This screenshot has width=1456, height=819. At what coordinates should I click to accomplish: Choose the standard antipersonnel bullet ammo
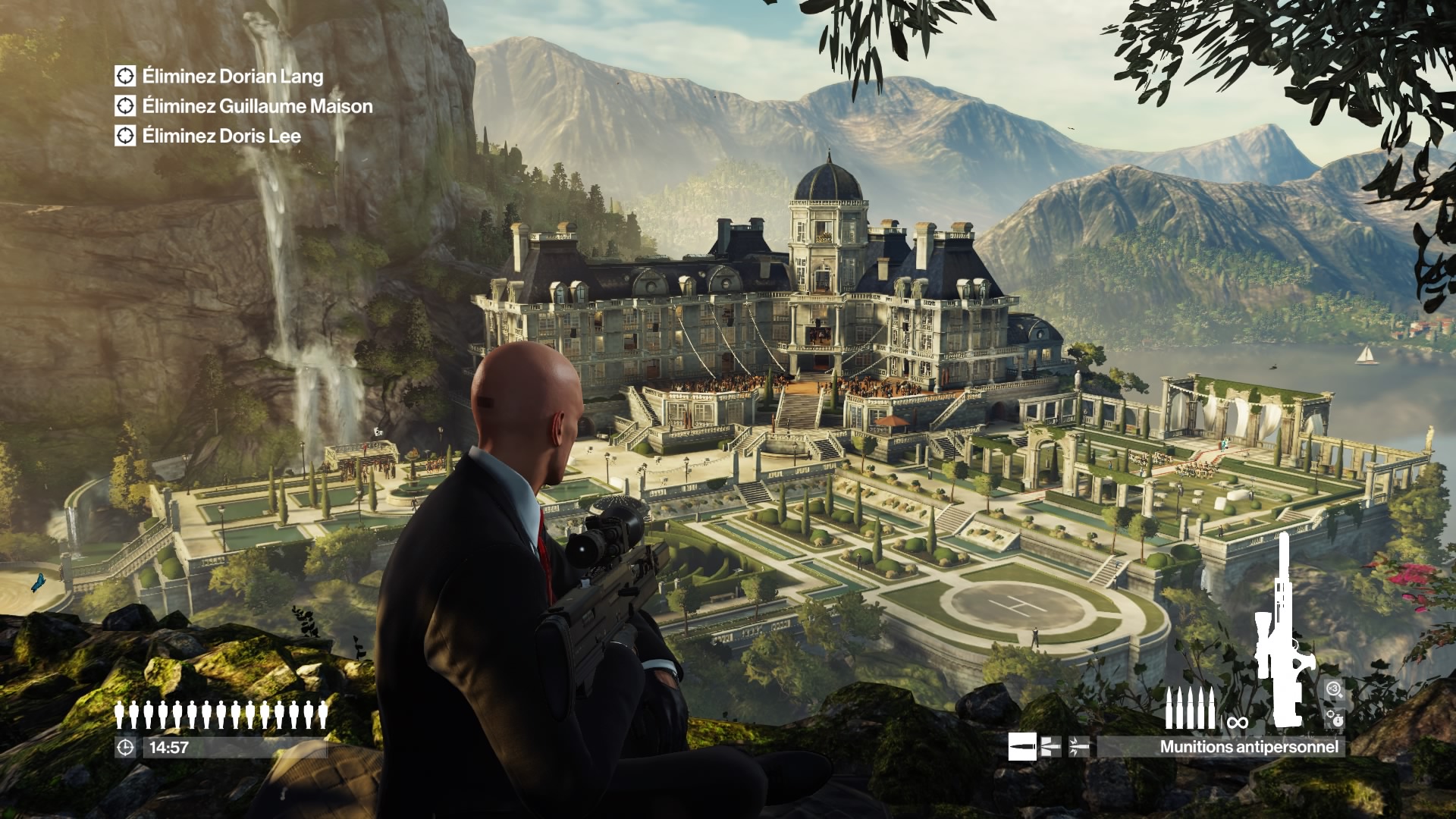[x=1021, y=747]
